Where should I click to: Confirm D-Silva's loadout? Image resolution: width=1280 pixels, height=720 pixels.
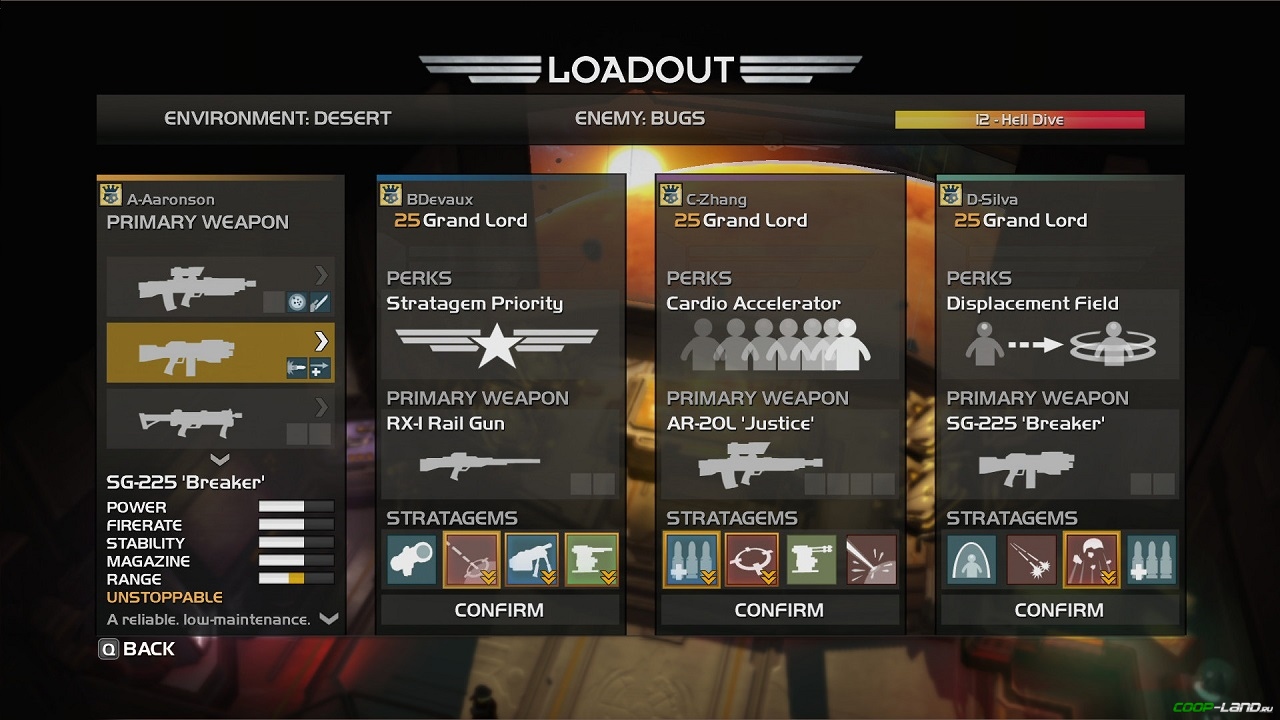coord(1059,610)
